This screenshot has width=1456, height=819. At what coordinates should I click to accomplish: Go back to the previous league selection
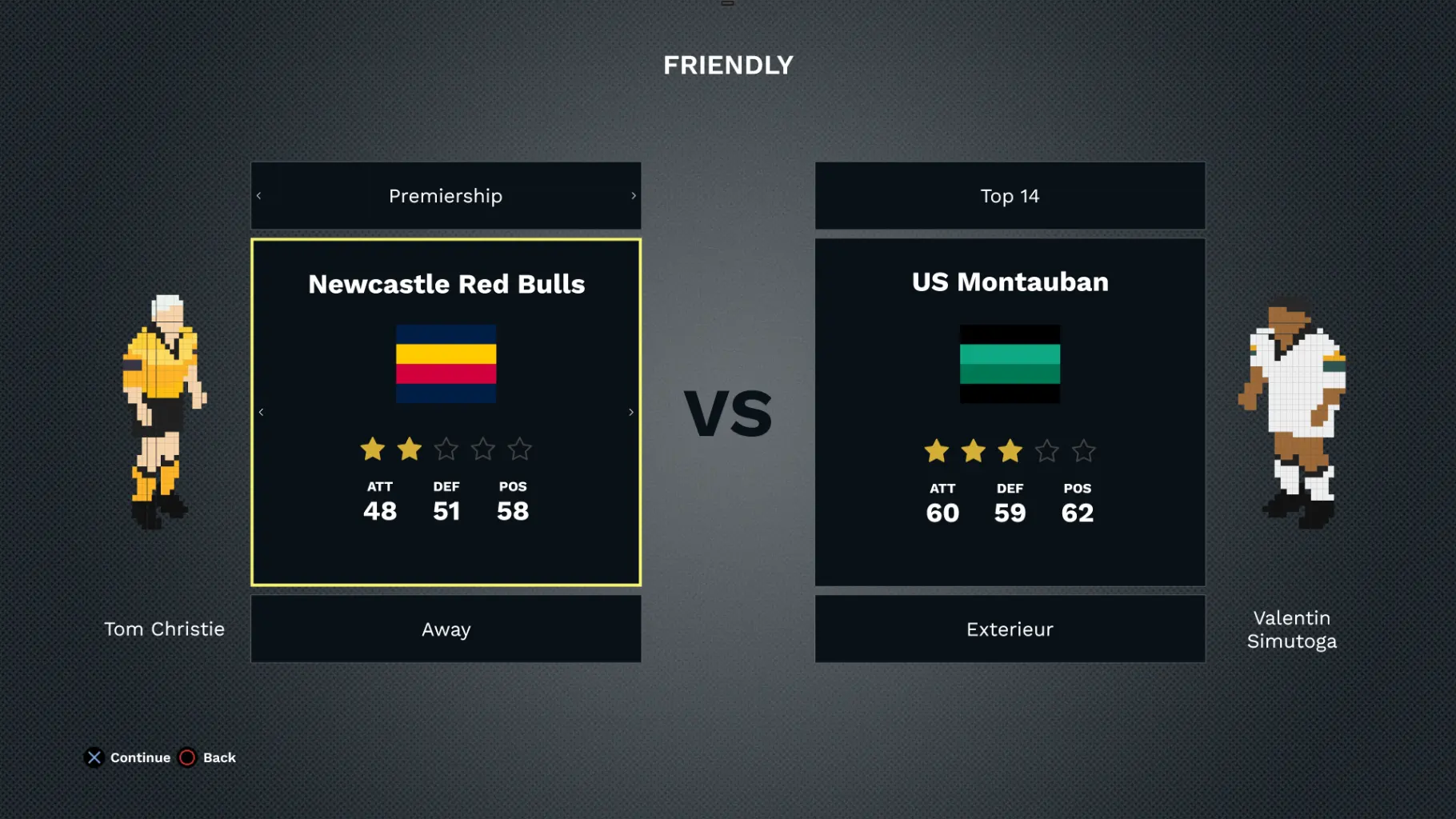pyautogui.click(x=258, y=195)
